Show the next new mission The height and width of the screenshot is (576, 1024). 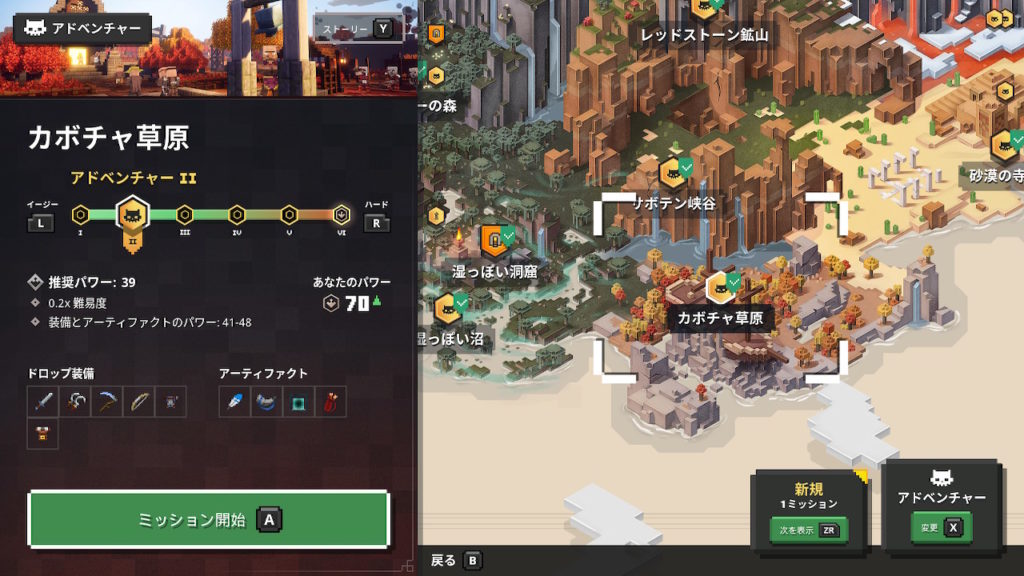(808, 530)
